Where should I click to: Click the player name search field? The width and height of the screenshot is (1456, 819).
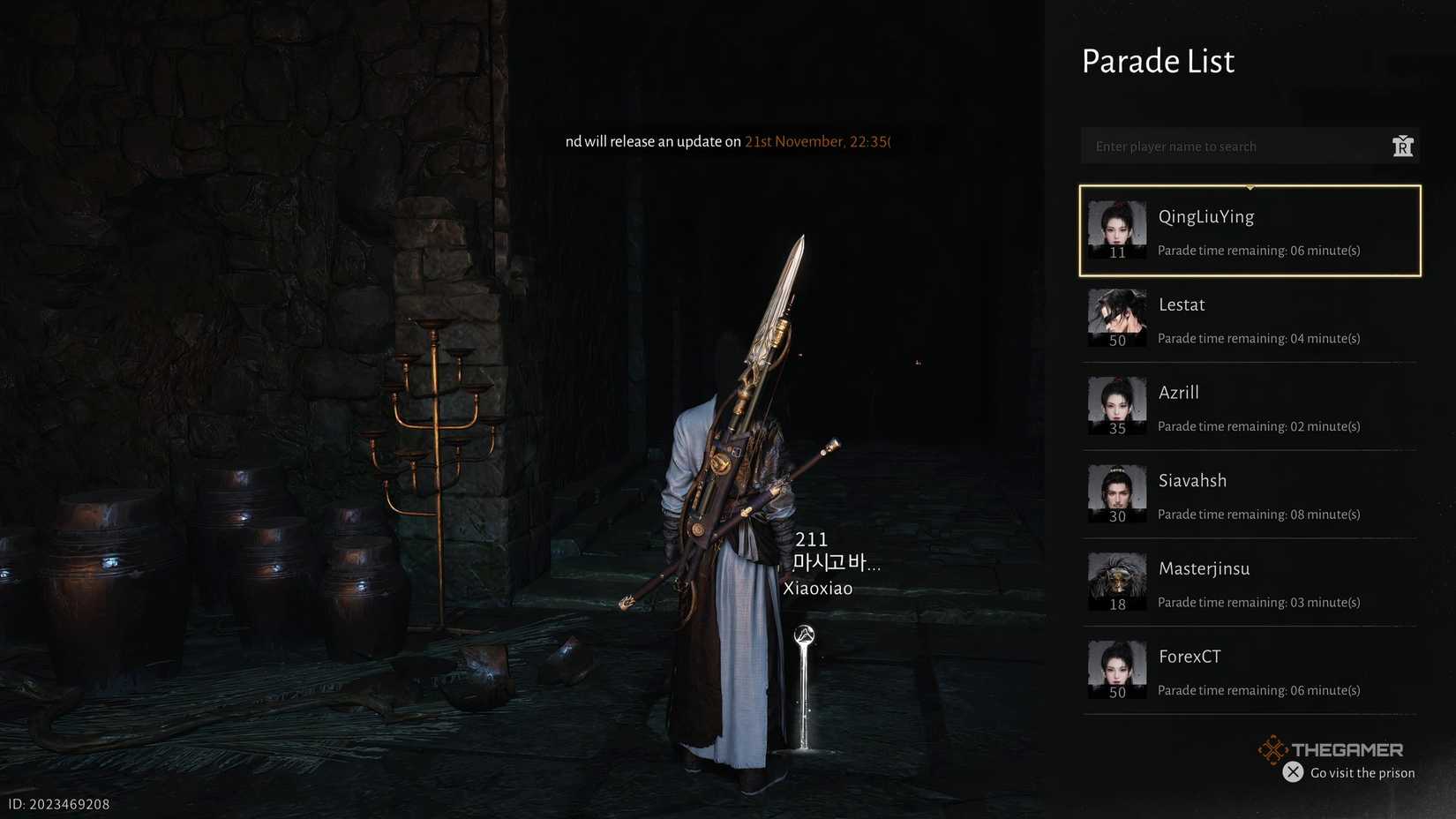coord(1231,147)
